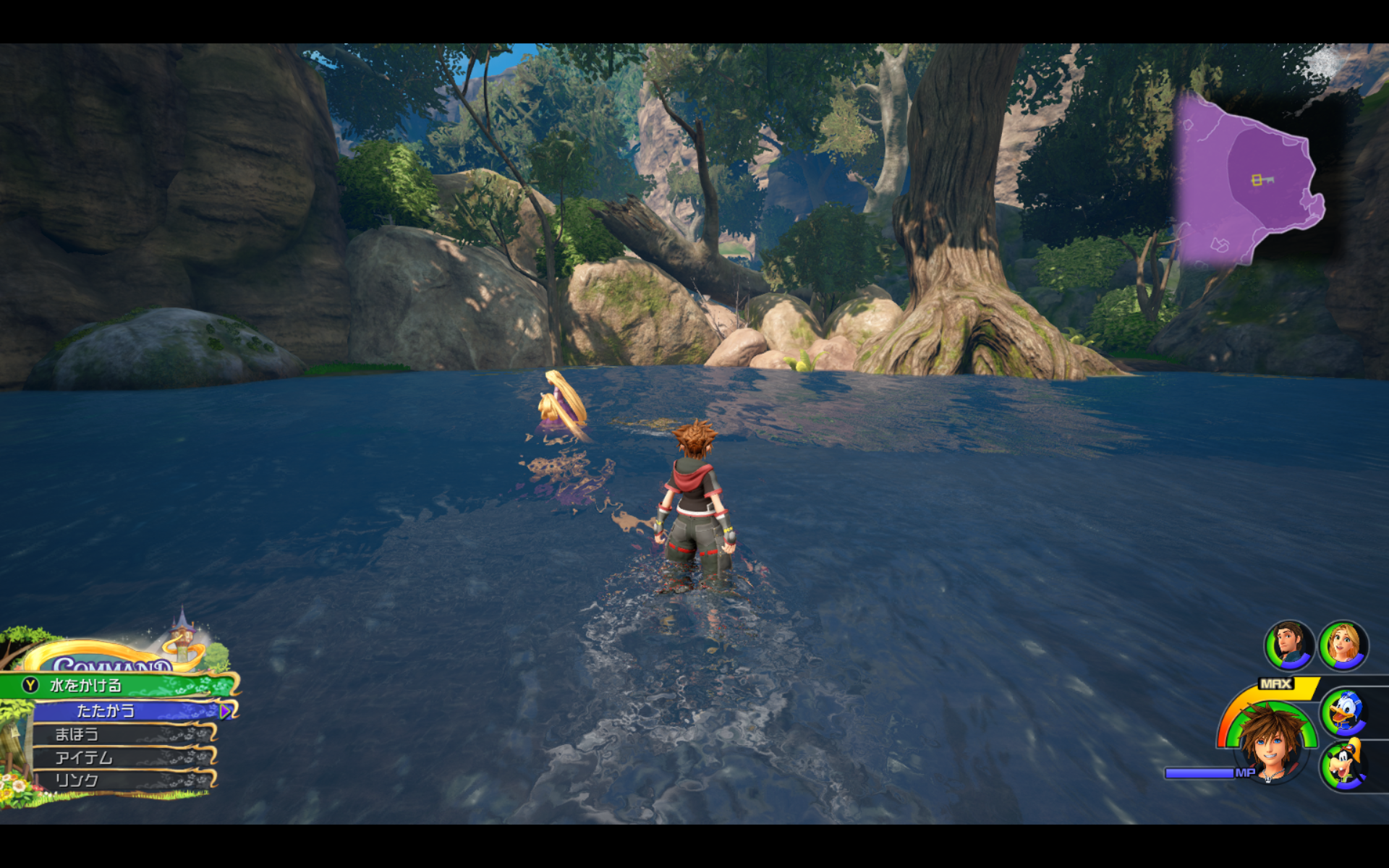Click Goofy's party portrait
Screen dimensions: 1389x868
point(1344,765)
